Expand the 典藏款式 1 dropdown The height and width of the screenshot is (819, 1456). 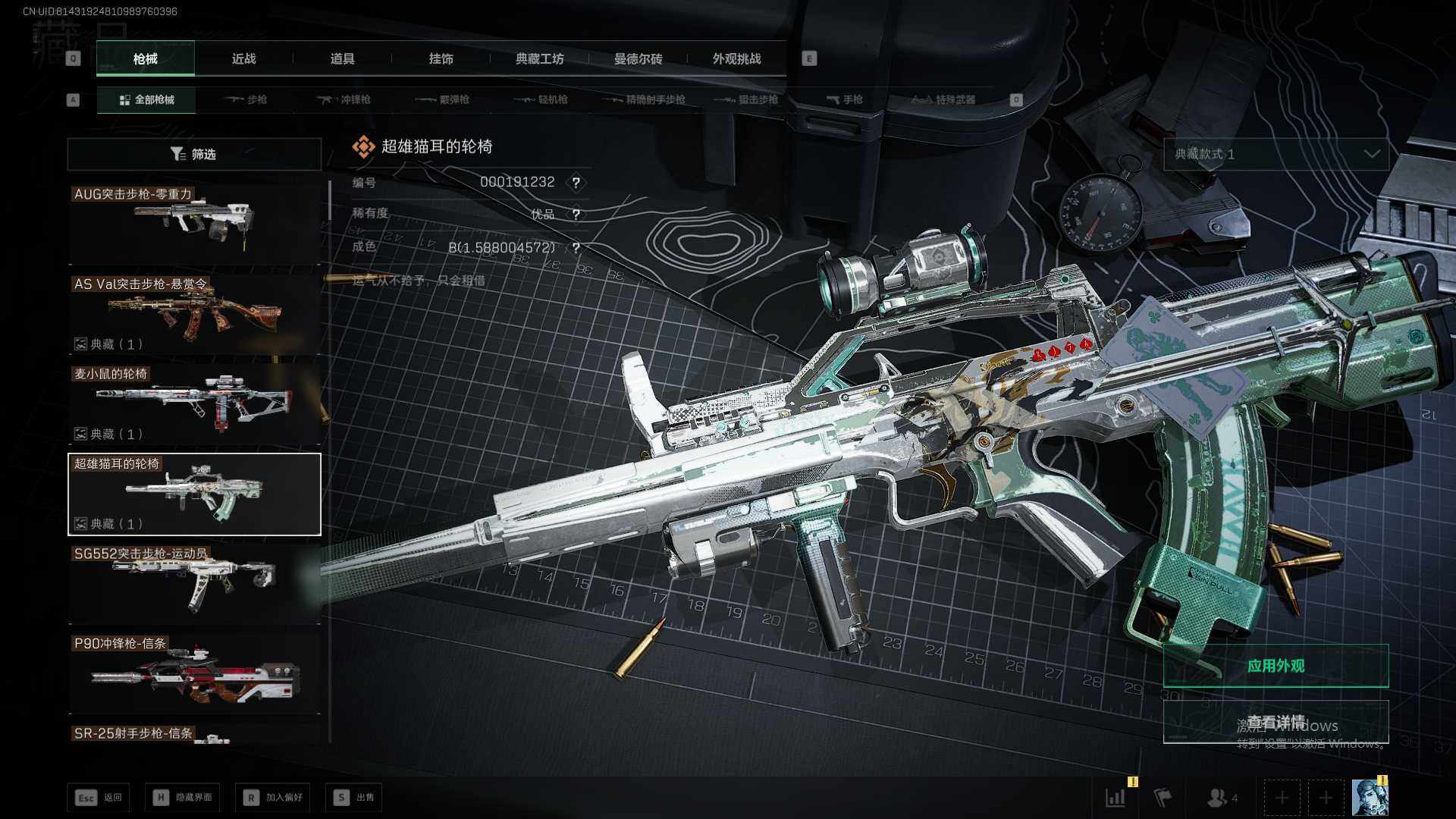tap(1276, 154)
